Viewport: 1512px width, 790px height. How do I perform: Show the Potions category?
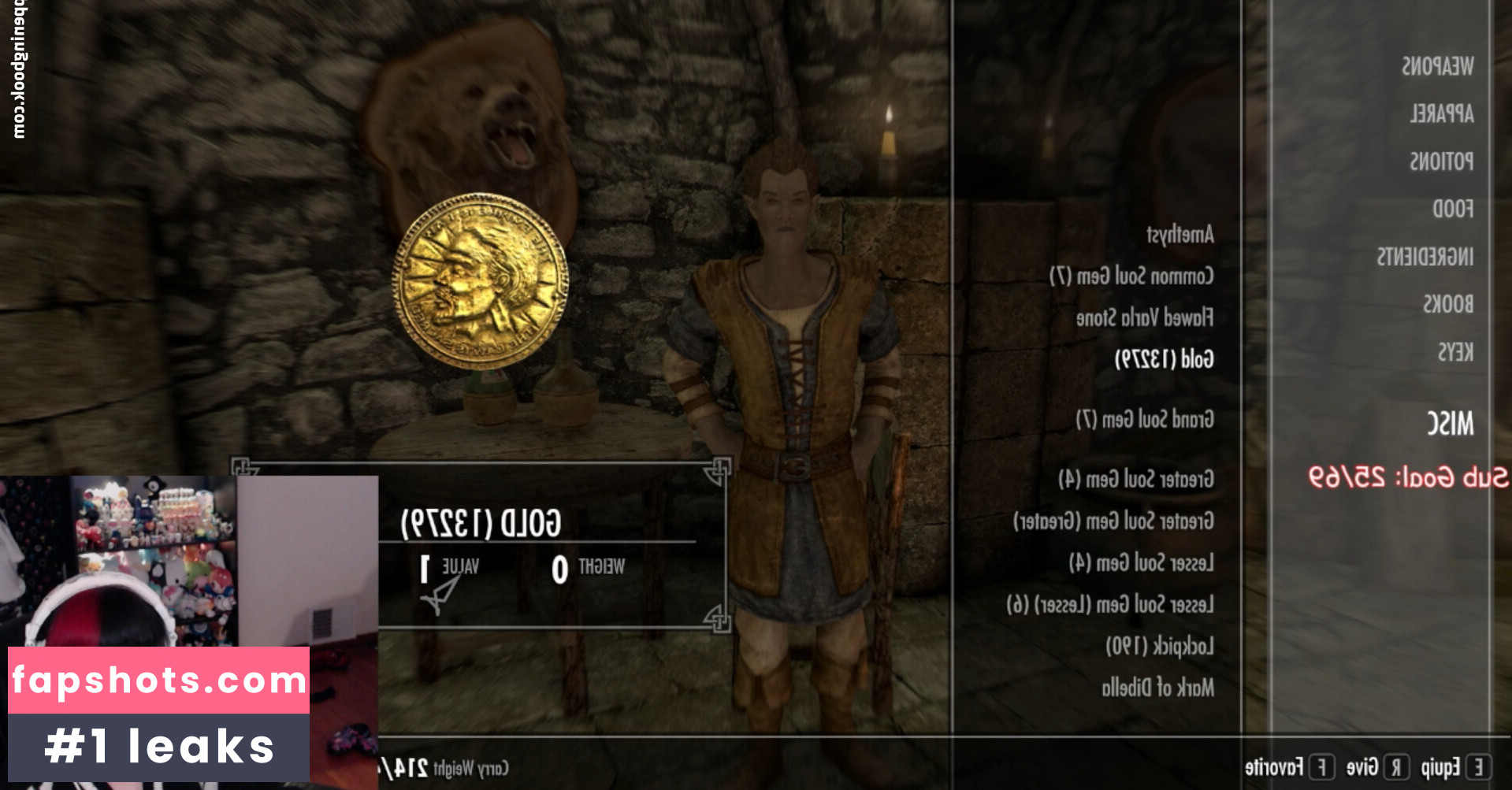[x=1441, y=161]
